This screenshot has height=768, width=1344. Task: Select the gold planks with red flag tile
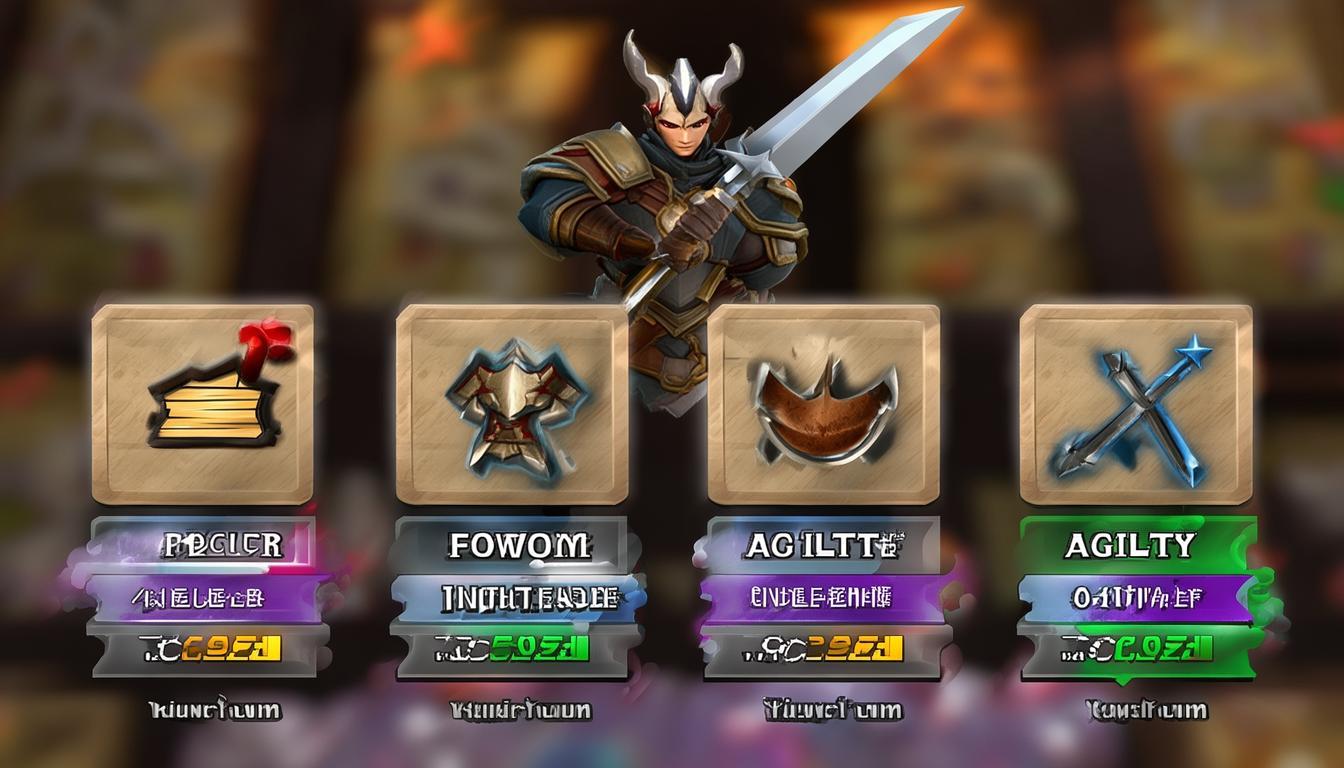(x=203, y=403)
